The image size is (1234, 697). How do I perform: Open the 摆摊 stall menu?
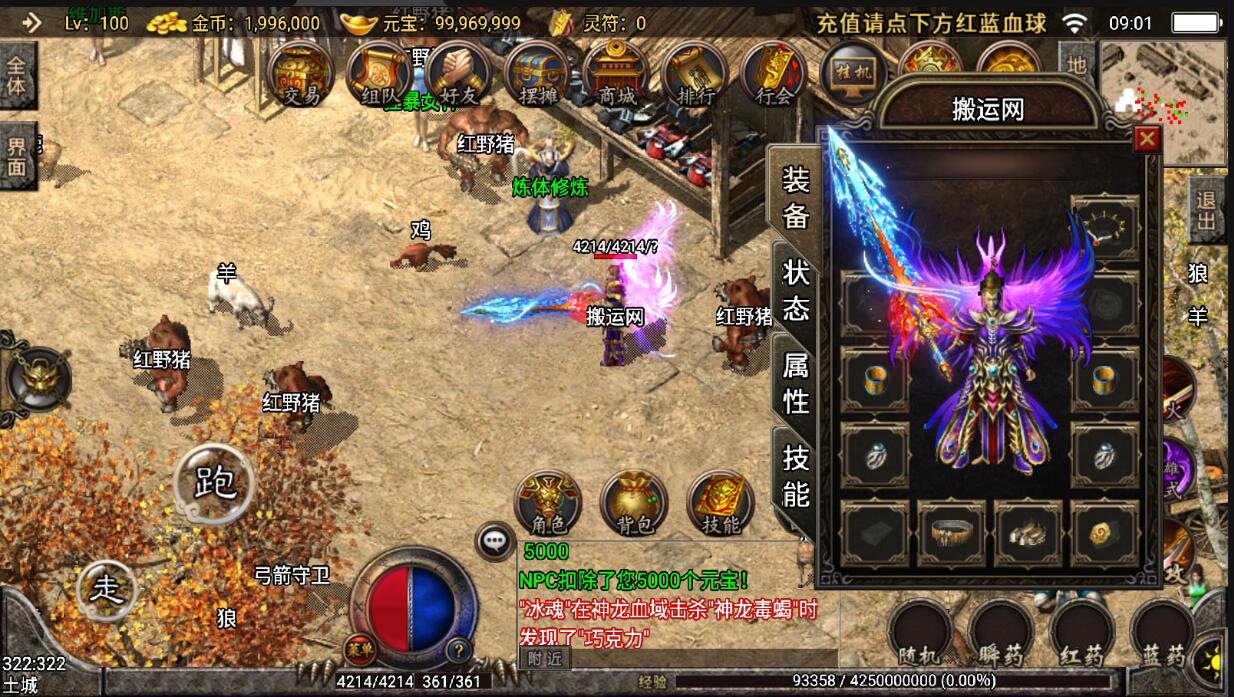pyautogui.click(x=537, y=75)
